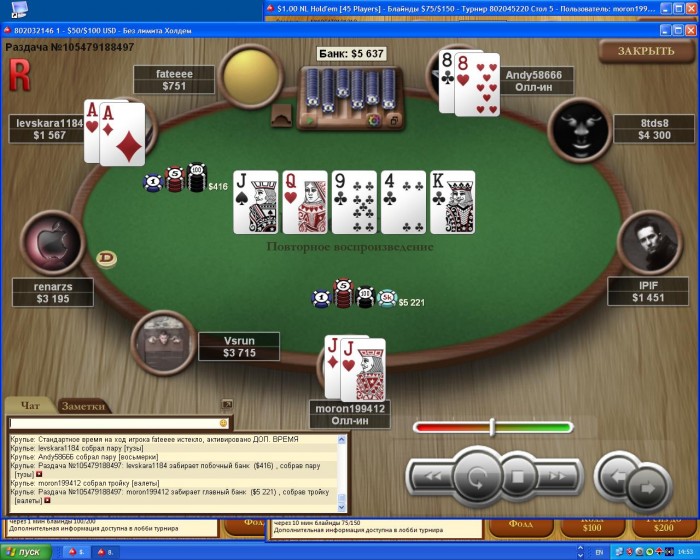The width and height of the screenshot is (700, 560).
Task: Rewind the hand replay
Action: (x=431, y=476)
